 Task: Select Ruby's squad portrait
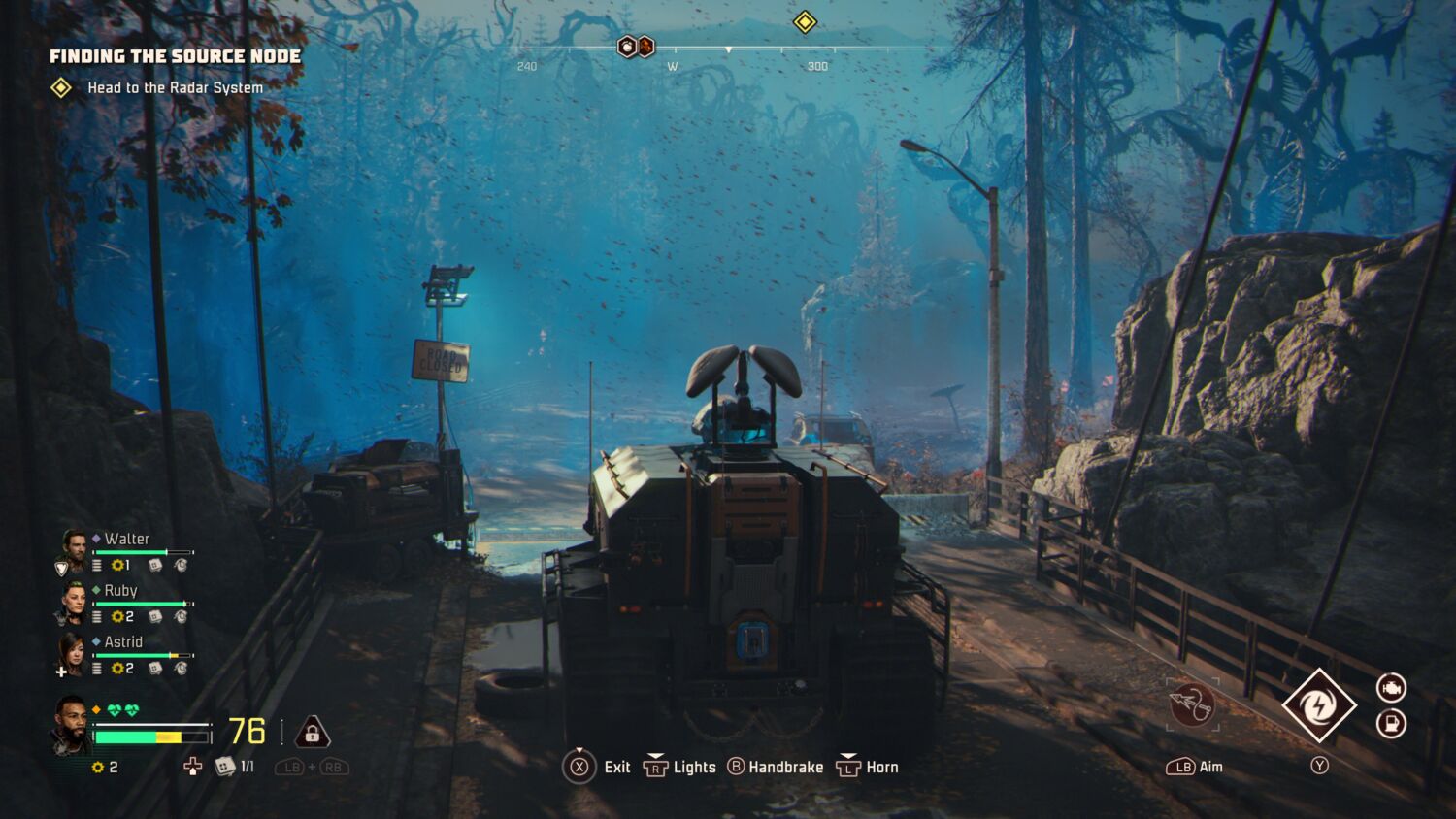[x=74, y=602]
